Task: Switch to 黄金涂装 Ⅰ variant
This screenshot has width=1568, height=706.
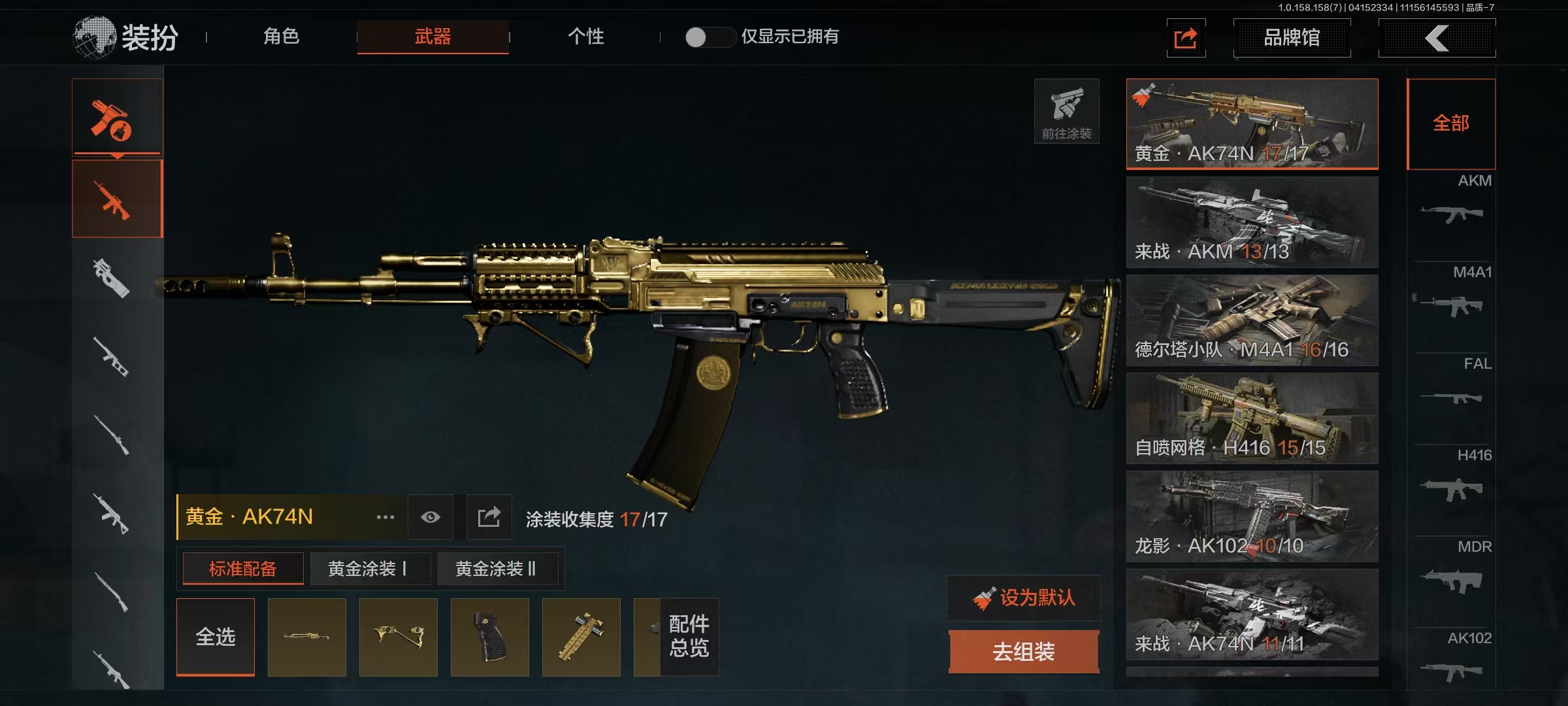Action: pyautogui.click(x=369, y=569)
